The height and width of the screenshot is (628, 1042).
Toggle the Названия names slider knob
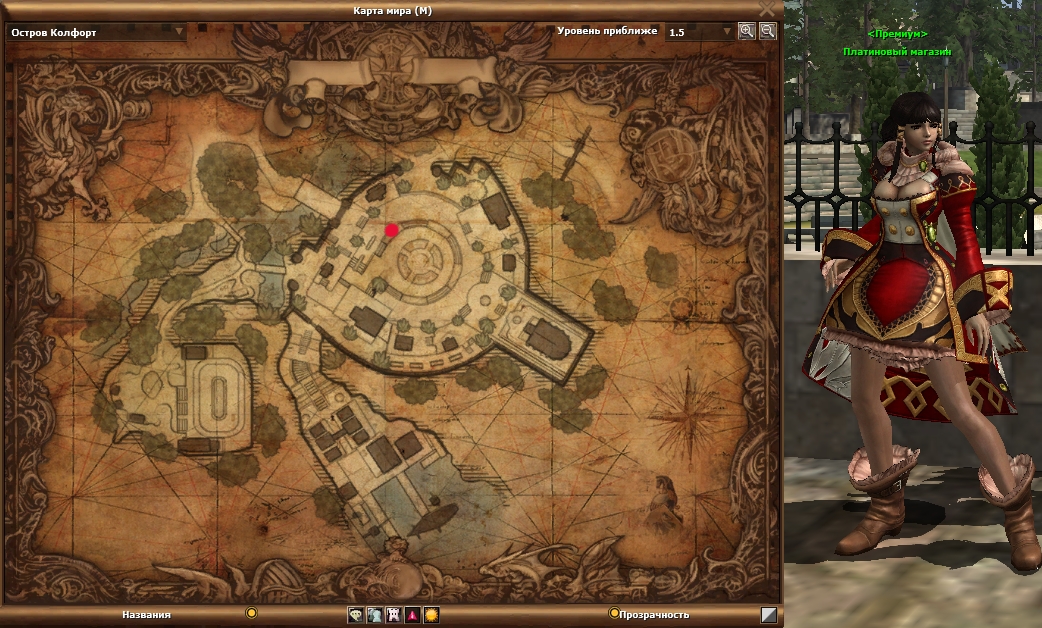(252, 613)
